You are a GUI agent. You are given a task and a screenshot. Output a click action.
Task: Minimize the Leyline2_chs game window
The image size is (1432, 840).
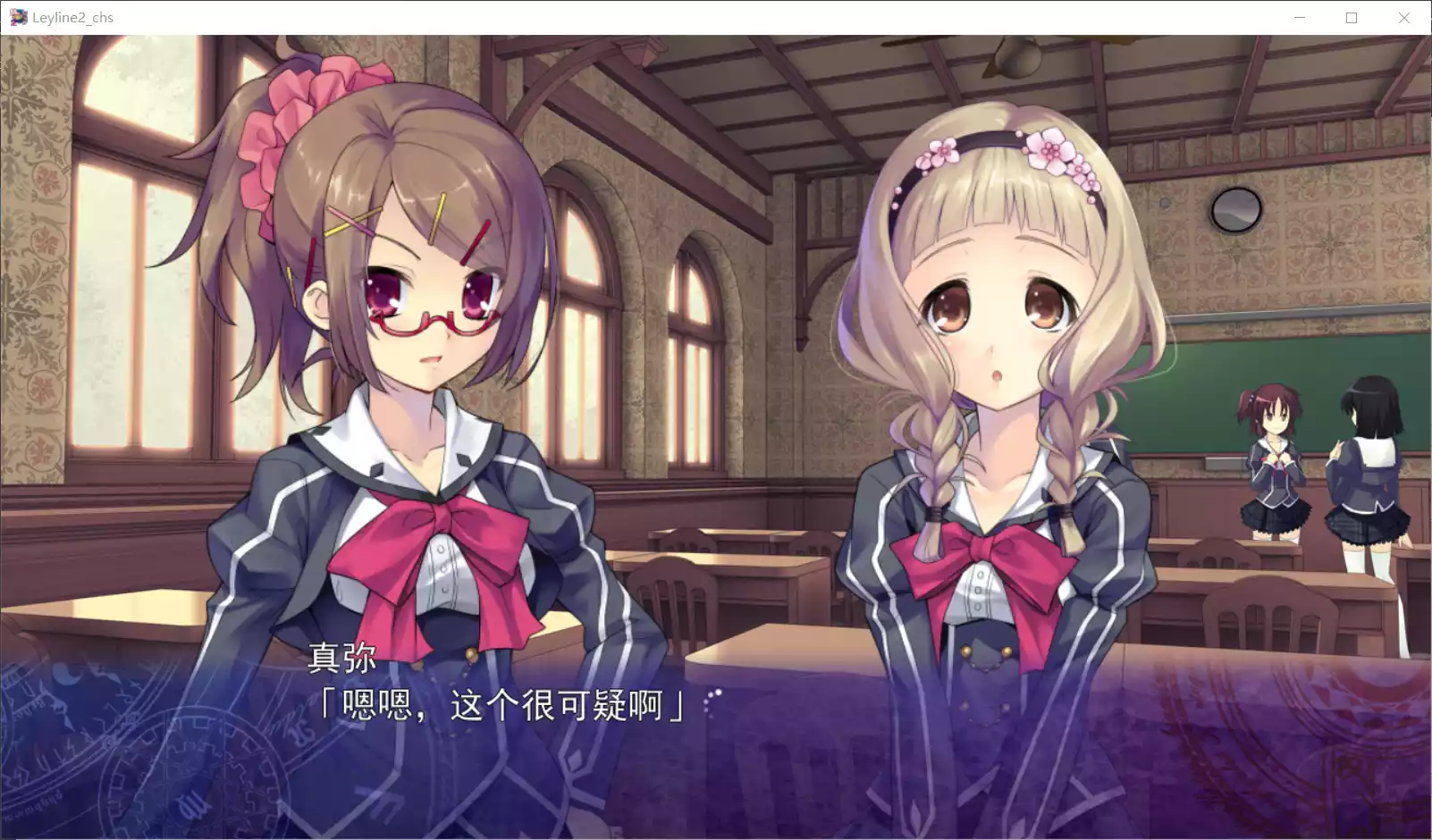[x=1298, y=17]
